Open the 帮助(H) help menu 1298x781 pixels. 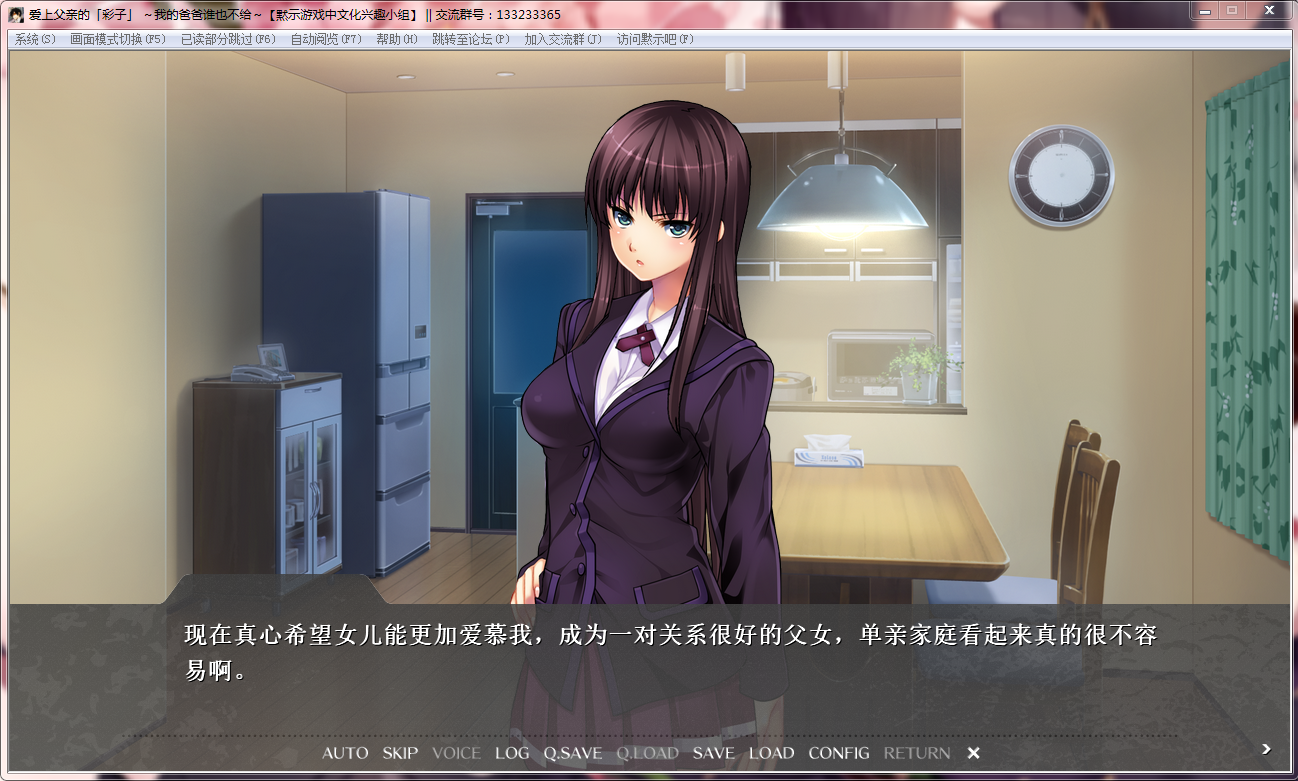397,39
